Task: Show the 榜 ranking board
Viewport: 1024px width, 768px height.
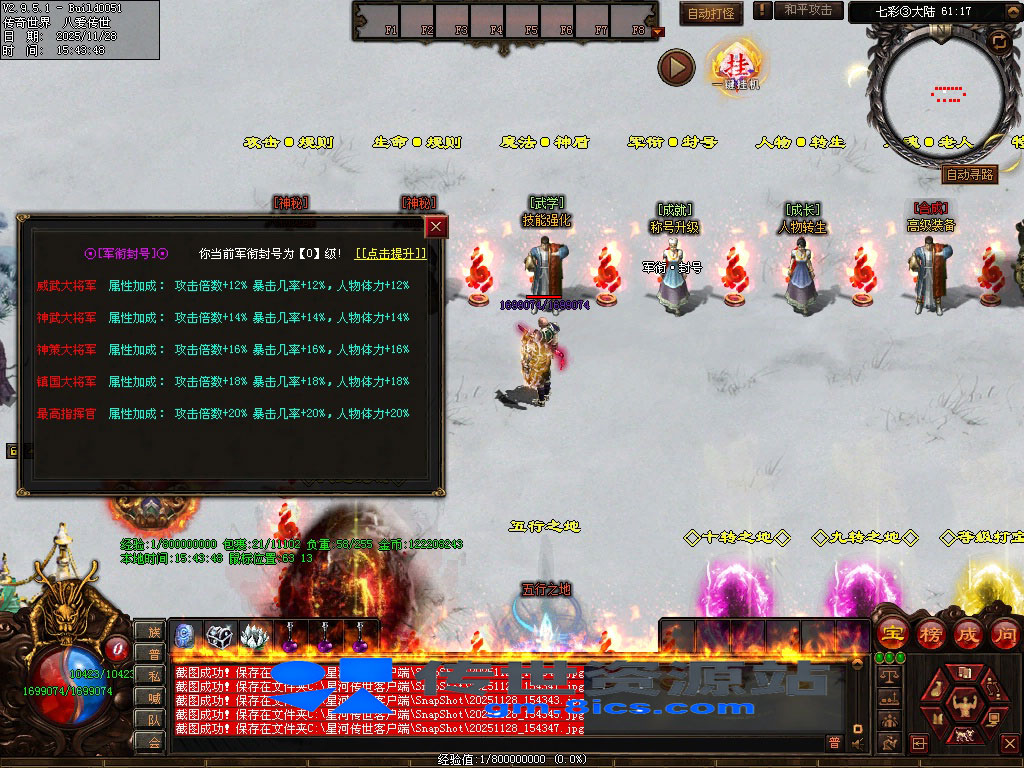Action: coord(931,633)
